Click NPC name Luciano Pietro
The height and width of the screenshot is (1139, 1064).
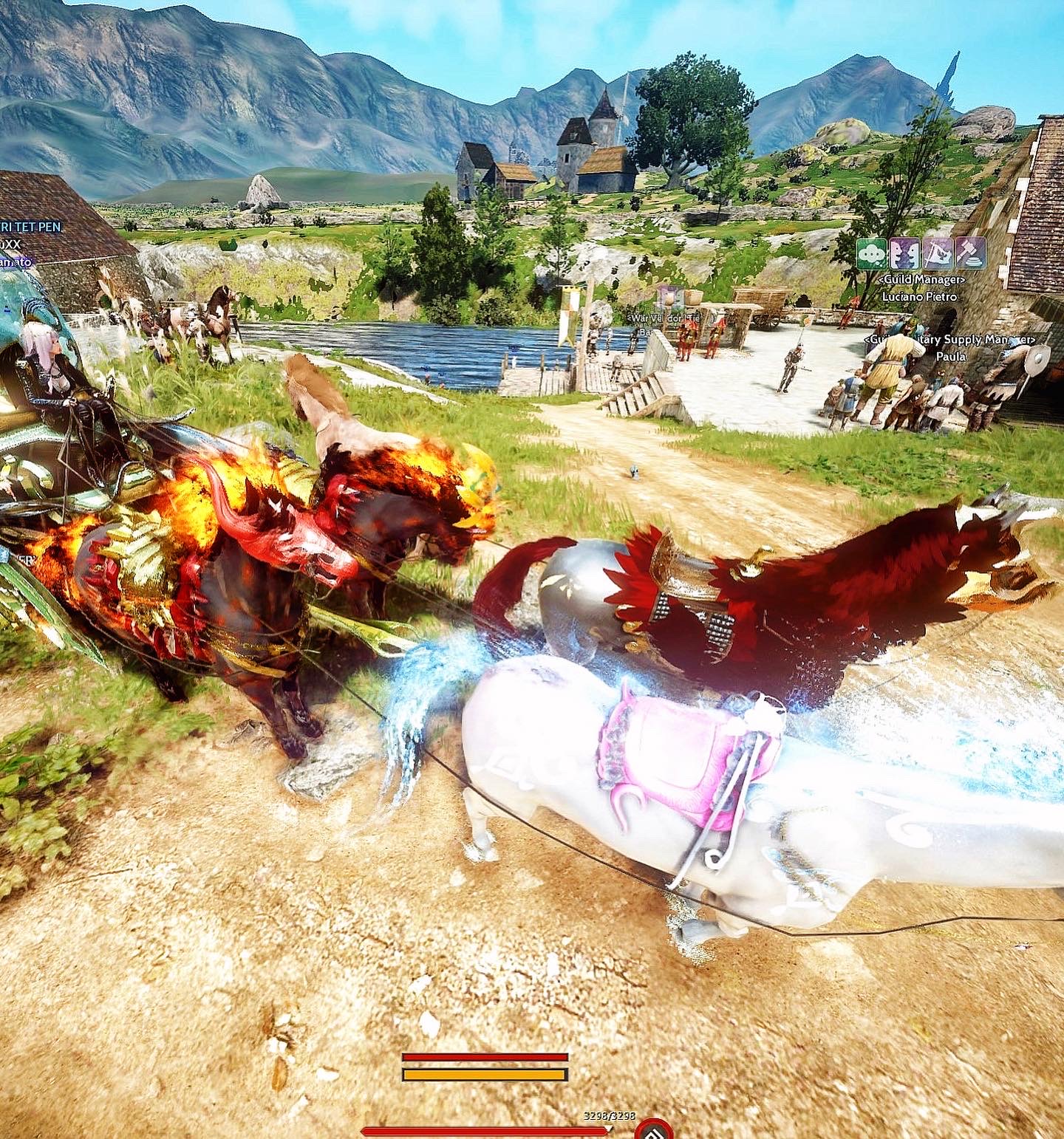pyautogui.click(x=919, y=297)
